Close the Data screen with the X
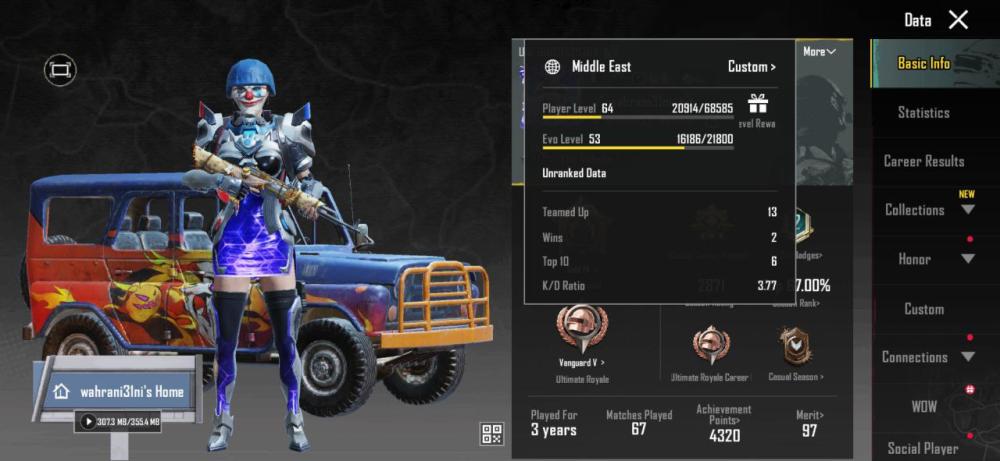 [x=958, y=20]
